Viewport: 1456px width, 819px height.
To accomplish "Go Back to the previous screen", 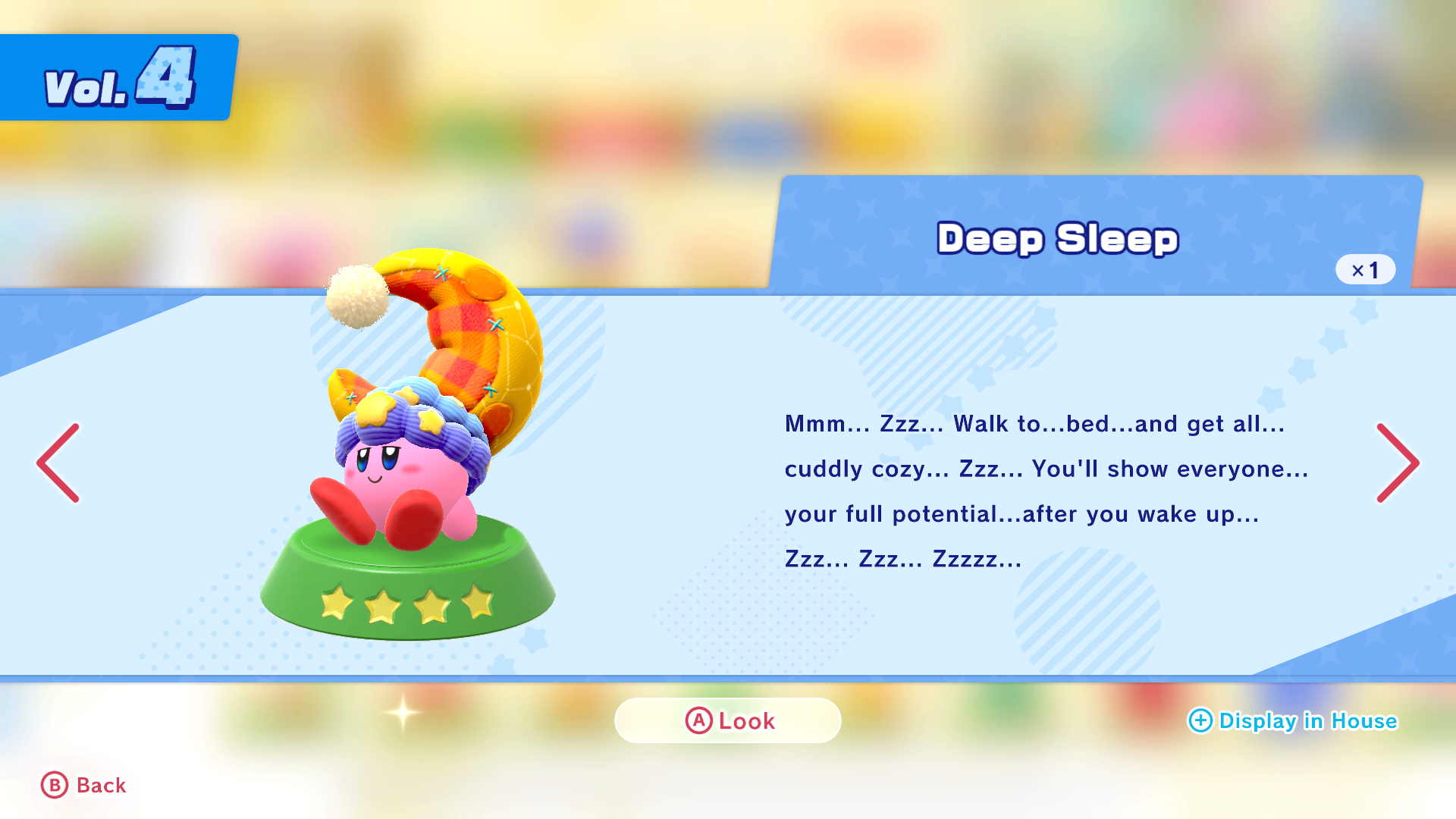I will (83, 786).
